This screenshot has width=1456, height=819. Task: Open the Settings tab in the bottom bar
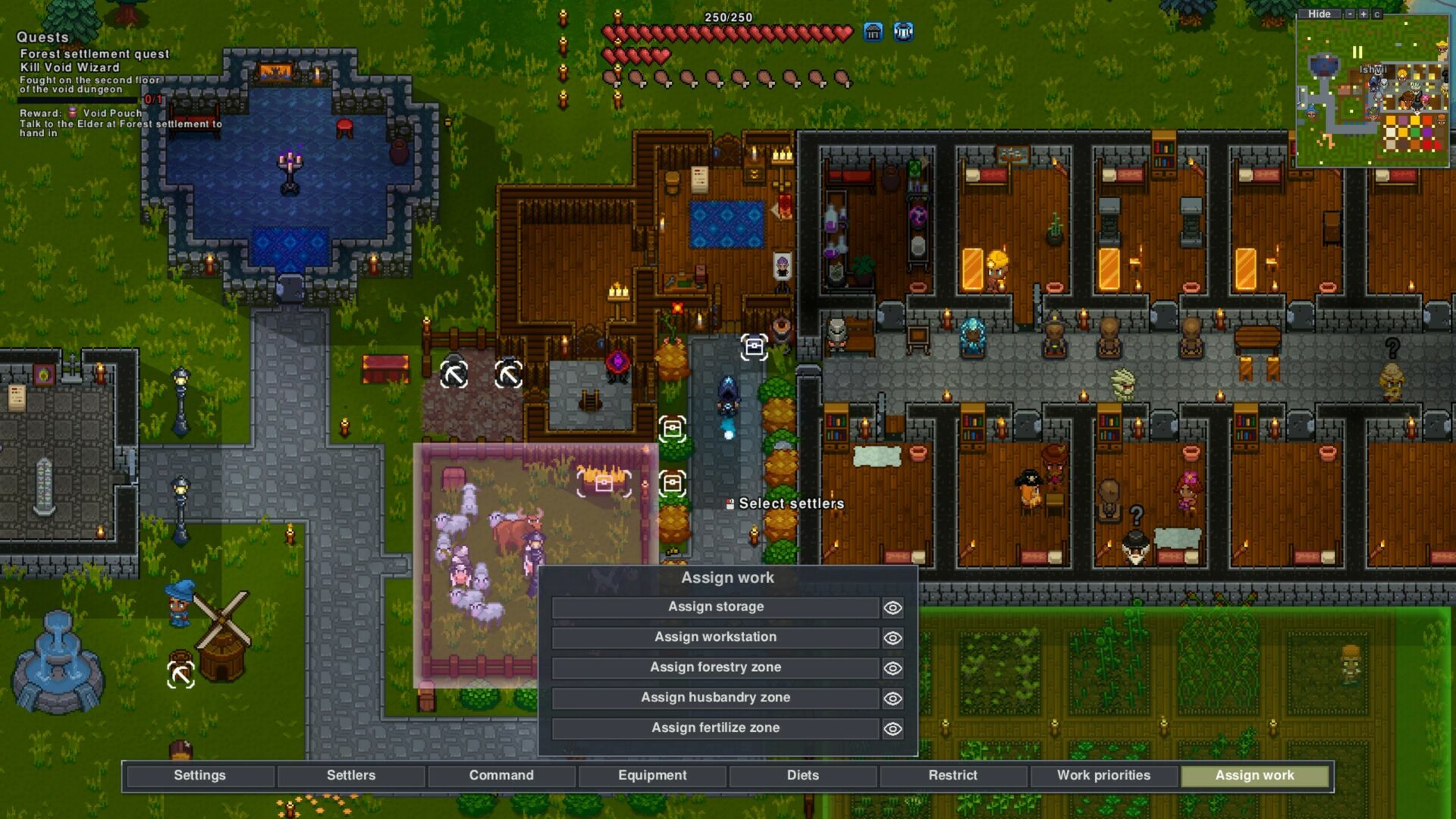(199, 776)
